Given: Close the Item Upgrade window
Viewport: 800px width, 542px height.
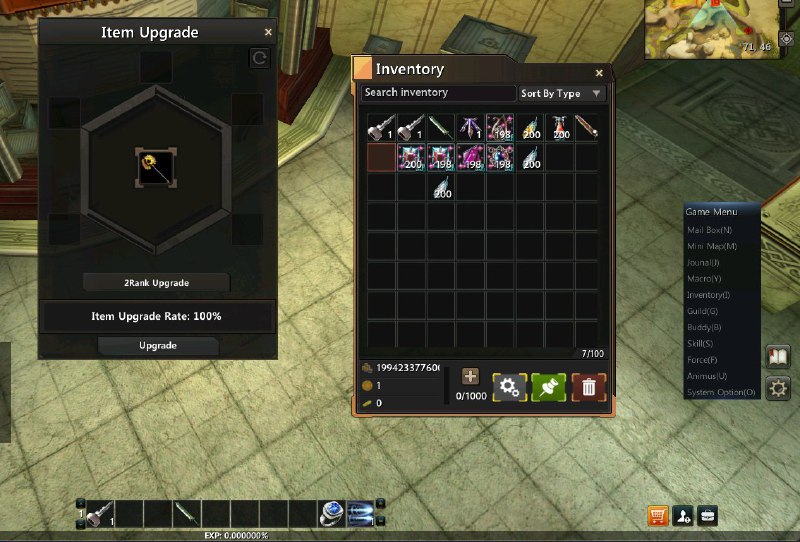Looking at the screenshot, I should [x=268, y=32].
